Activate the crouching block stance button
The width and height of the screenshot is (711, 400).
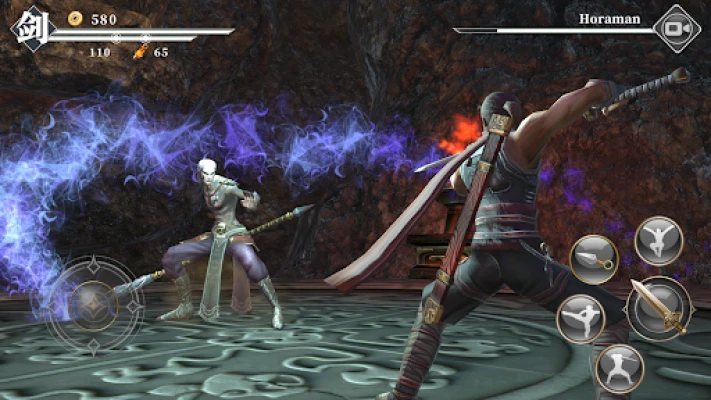point(619,367)
